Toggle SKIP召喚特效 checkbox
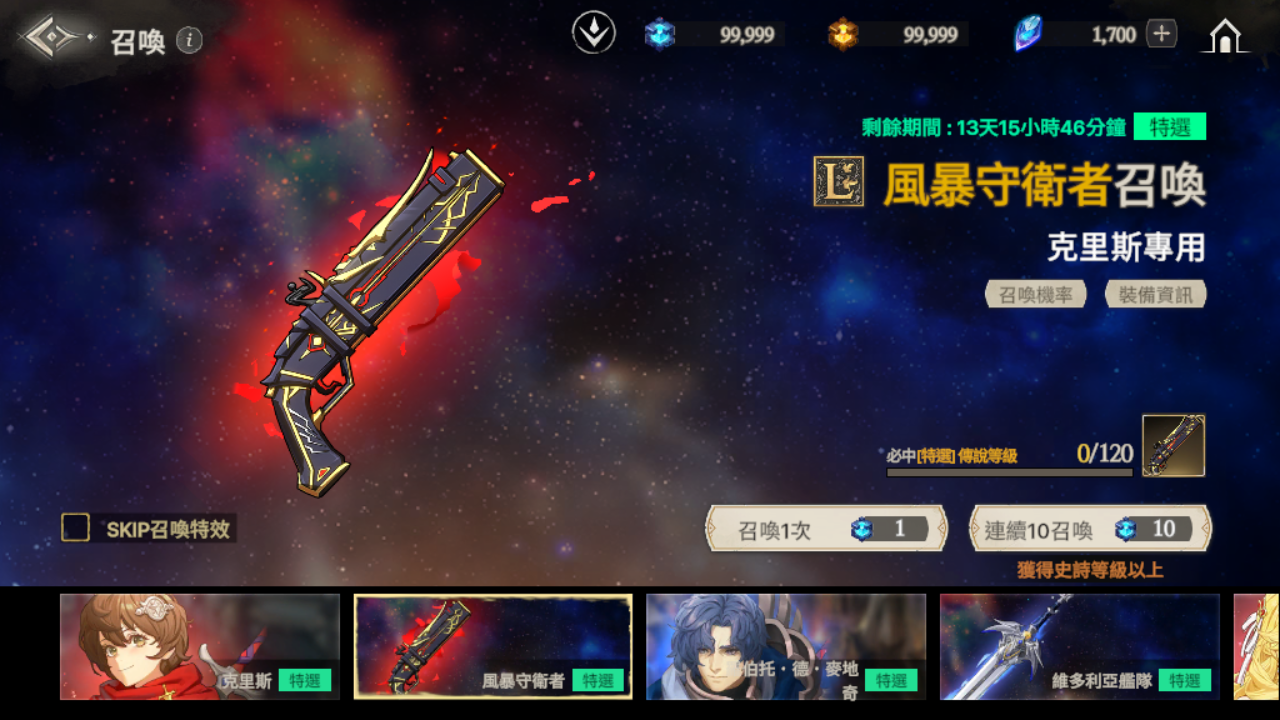 pos(76,528)
